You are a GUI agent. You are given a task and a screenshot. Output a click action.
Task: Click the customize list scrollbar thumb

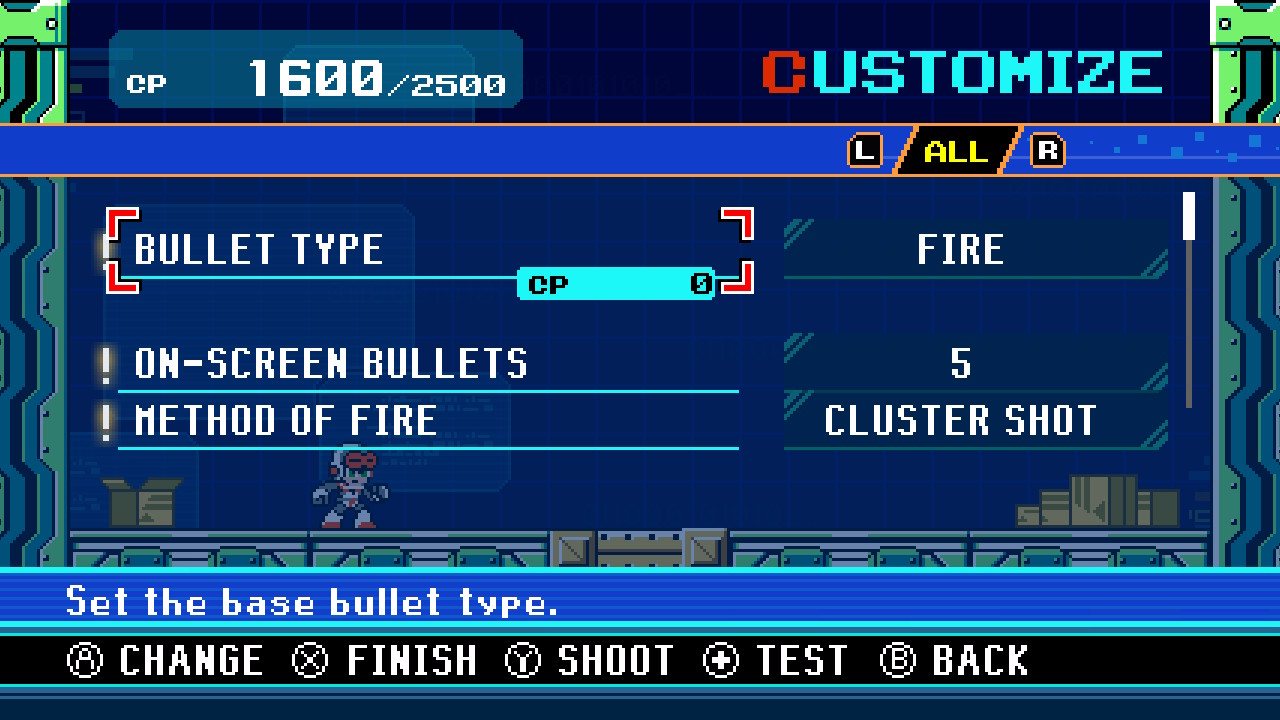coord(1189,217)
